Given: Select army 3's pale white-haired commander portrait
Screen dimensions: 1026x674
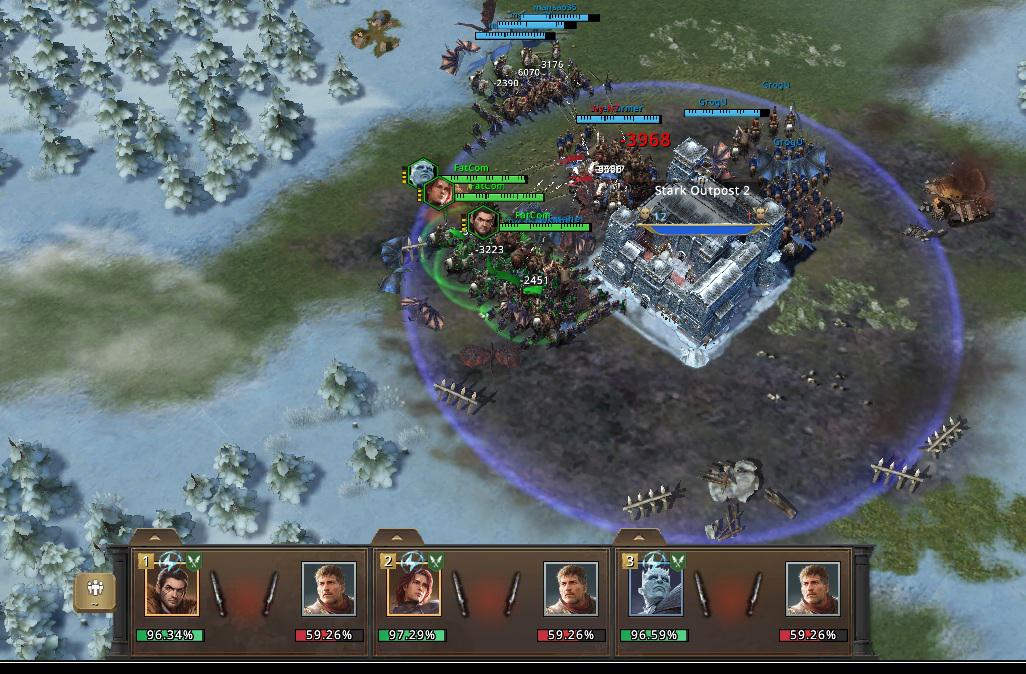Looking at the screenshot, I should click(656, 589).
